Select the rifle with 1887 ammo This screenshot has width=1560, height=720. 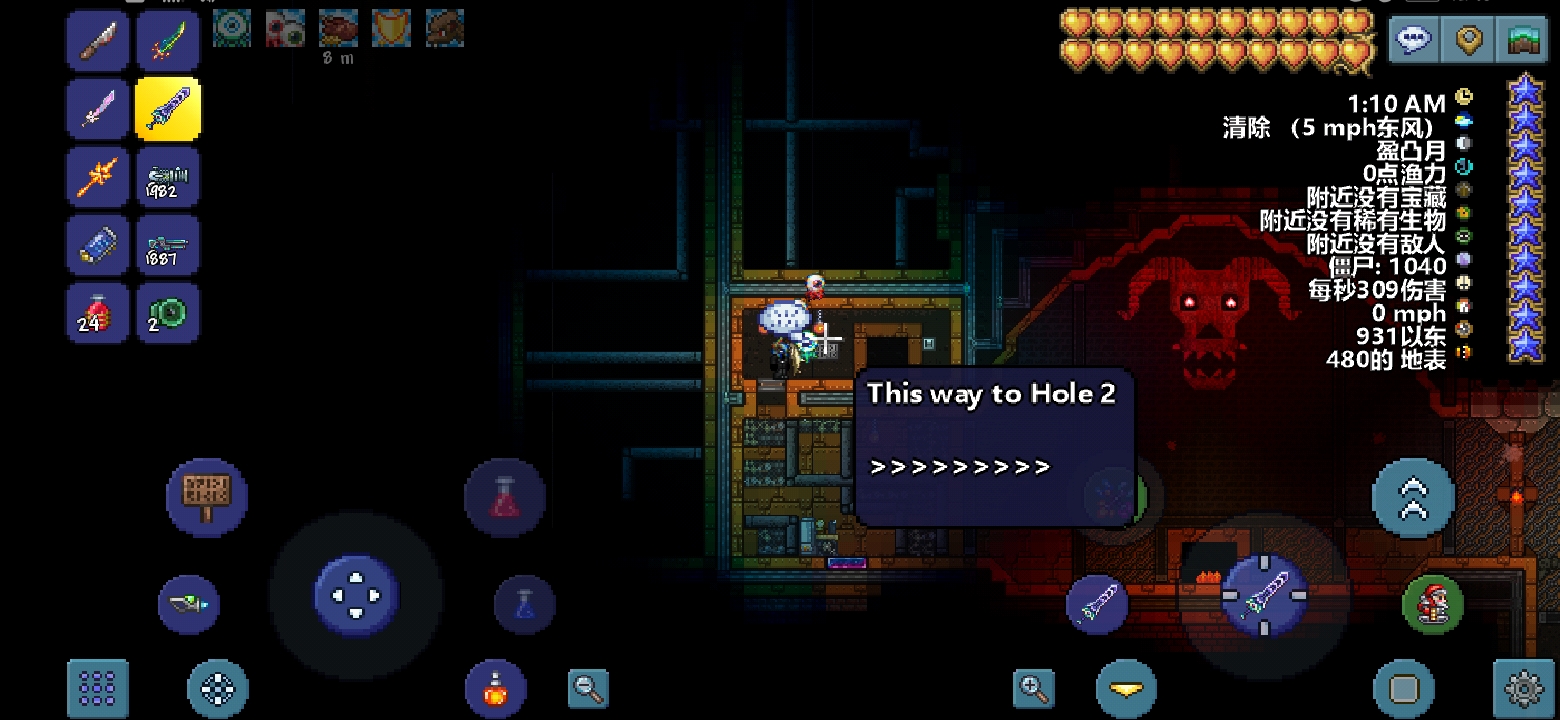(167, 245)
